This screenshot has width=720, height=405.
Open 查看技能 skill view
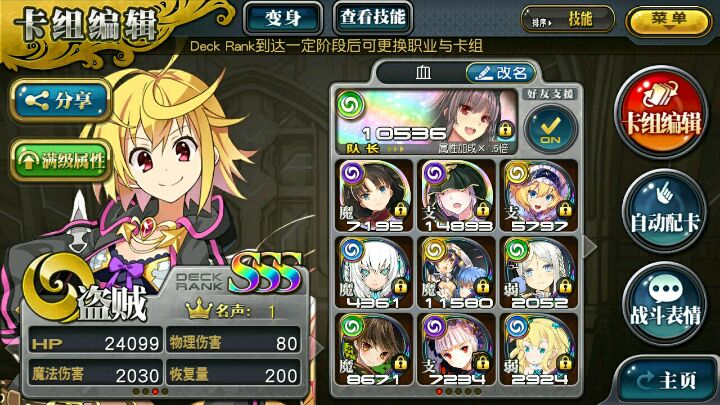pyautogui.click(x=372, y=17)
